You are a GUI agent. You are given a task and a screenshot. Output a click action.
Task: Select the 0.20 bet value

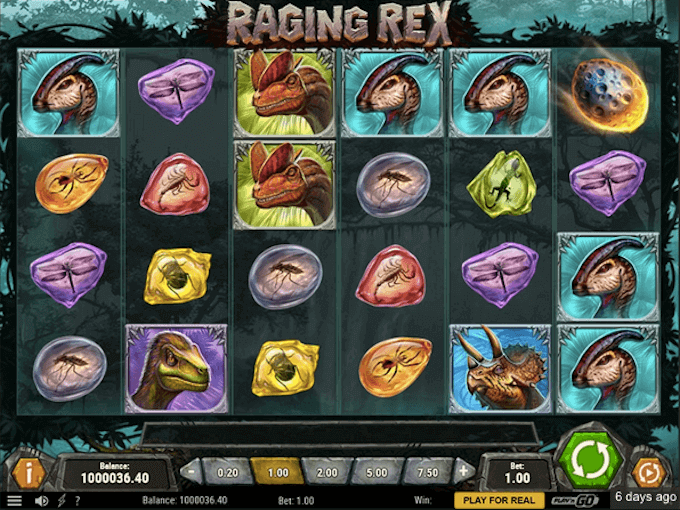click(226, 470)
